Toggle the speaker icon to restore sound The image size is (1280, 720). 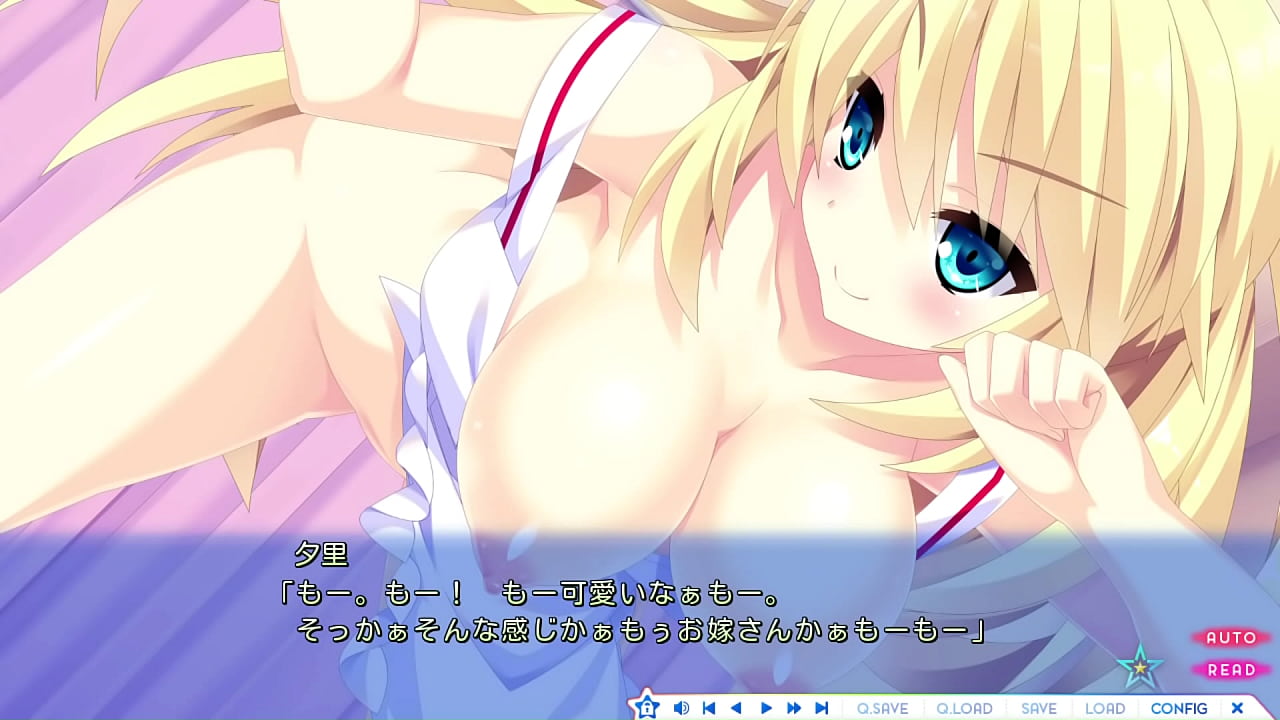[682, 706]
